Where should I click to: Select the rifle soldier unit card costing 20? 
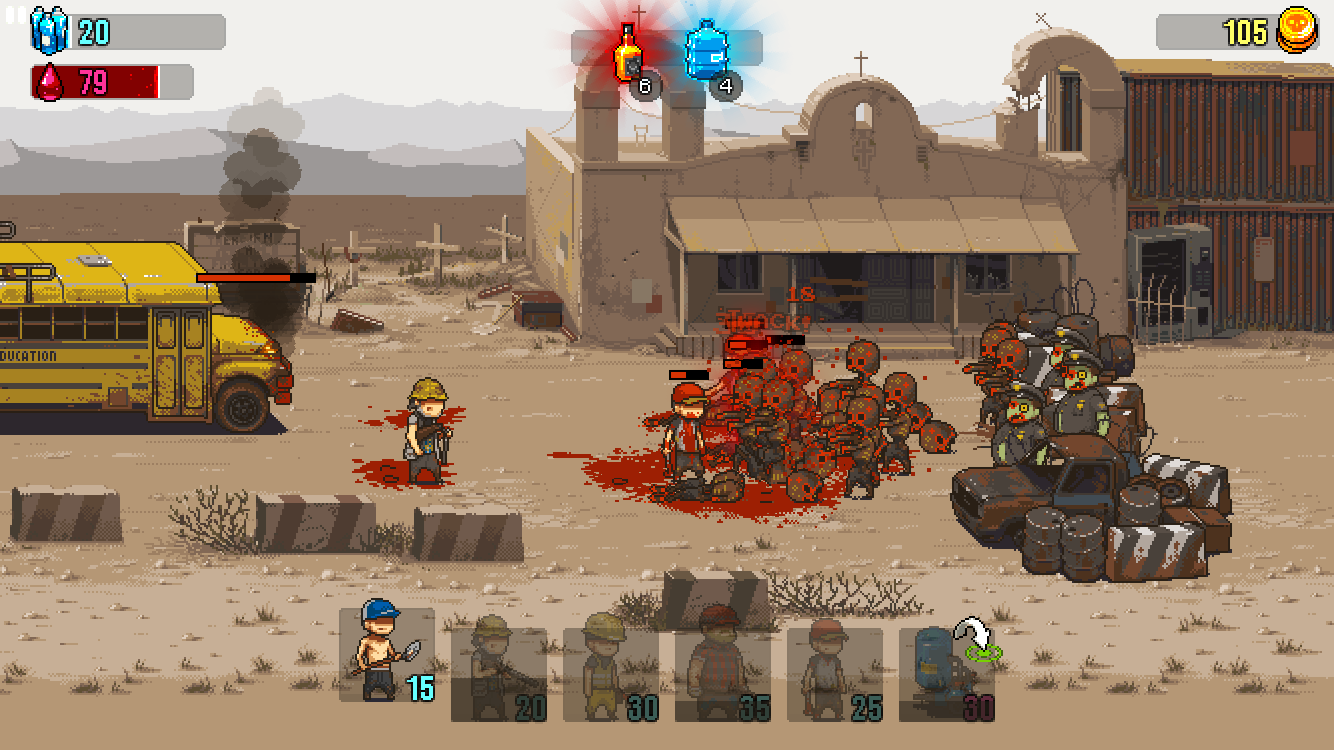(498, 673)
